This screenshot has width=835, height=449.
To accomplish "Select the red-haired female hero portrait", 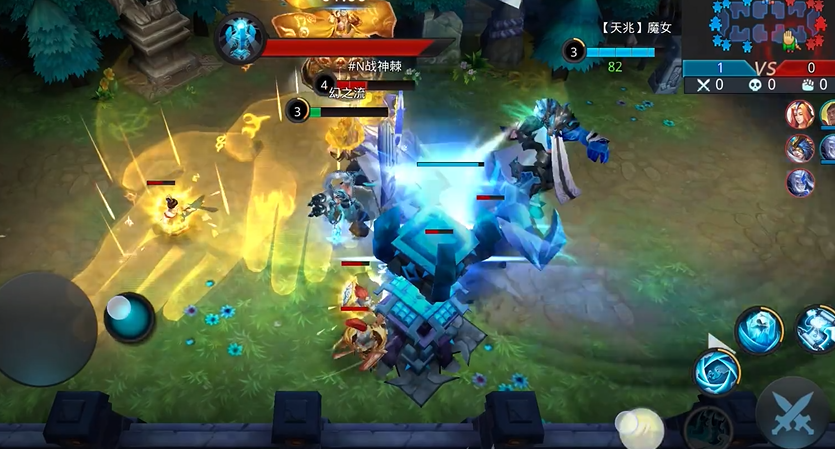I will (800, 114).
